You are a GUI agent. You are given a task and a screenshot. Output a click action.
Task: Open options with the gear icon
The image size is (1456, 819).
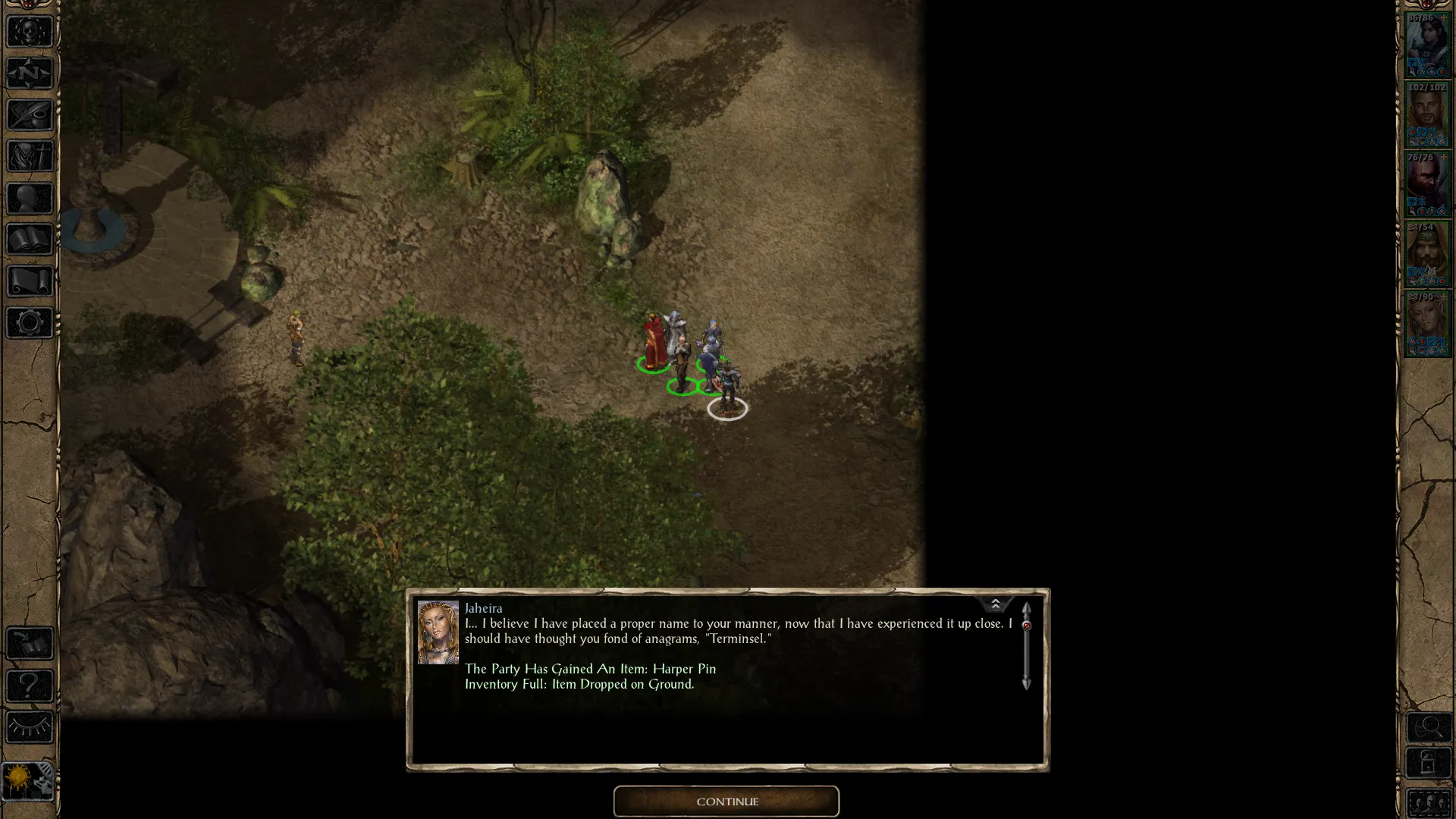pyautogui.click(x=30, y=323)
